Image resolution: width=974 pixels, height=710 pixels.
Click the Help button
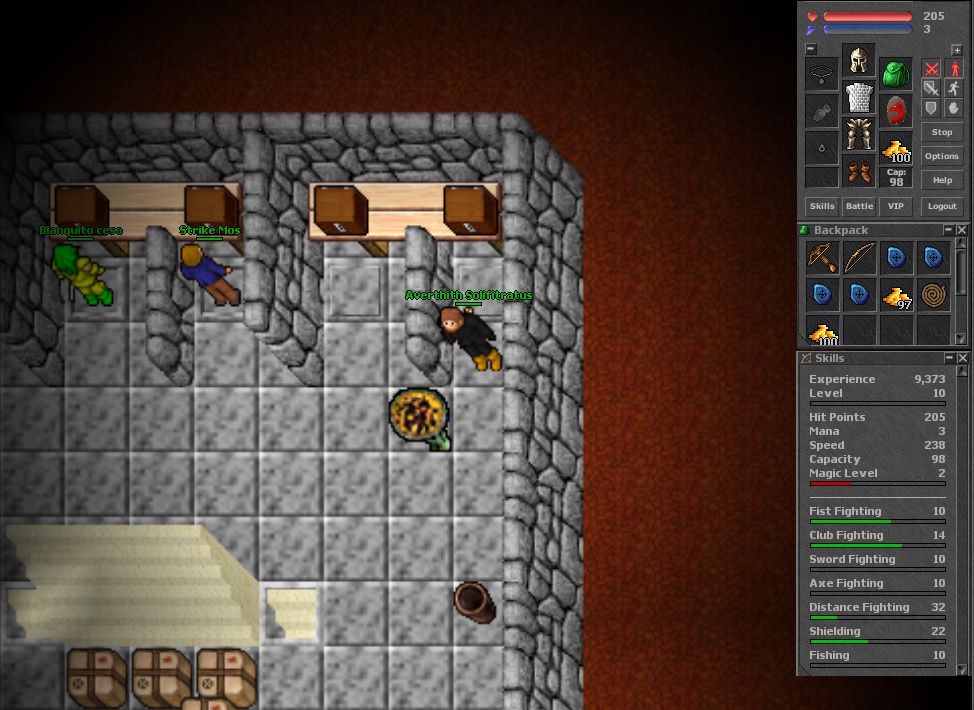(942, 180)
